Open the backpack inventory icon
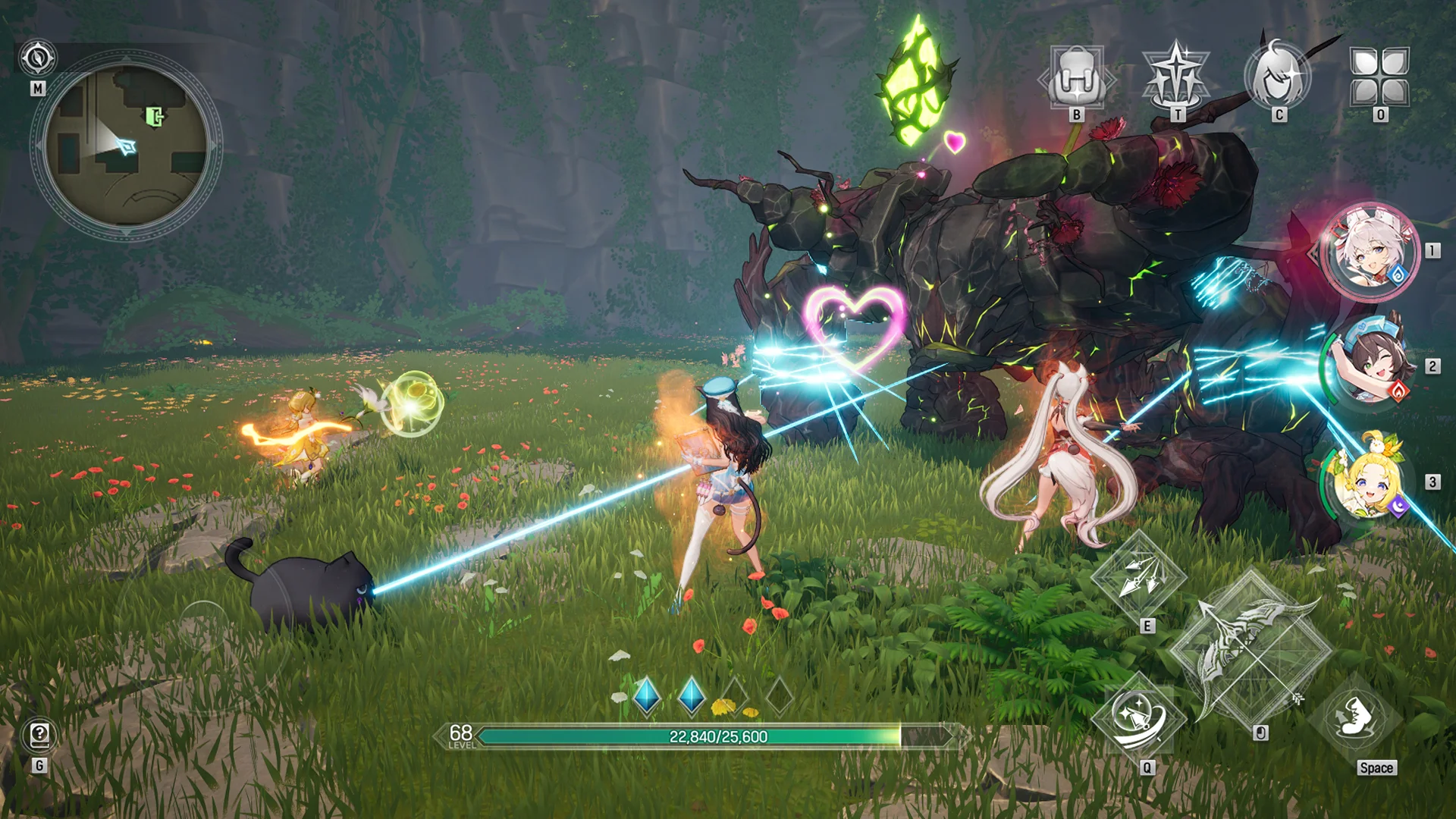The image size is (1456, 819). tap(1076, 78)
